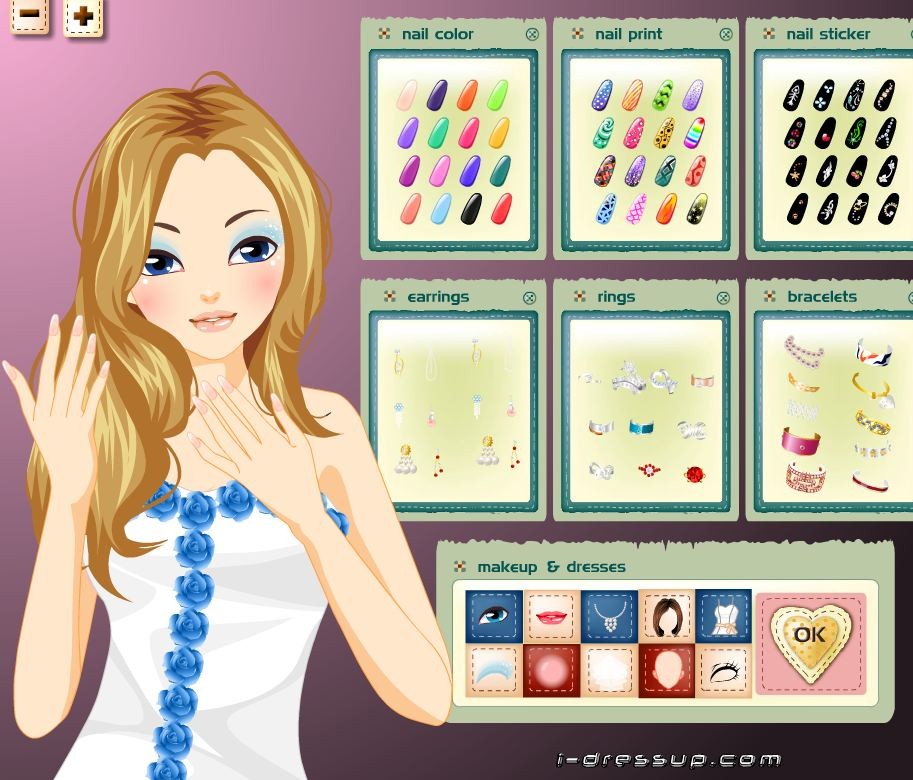Close the nail print panel
The image size is (913, 780).
click(724, 34)
